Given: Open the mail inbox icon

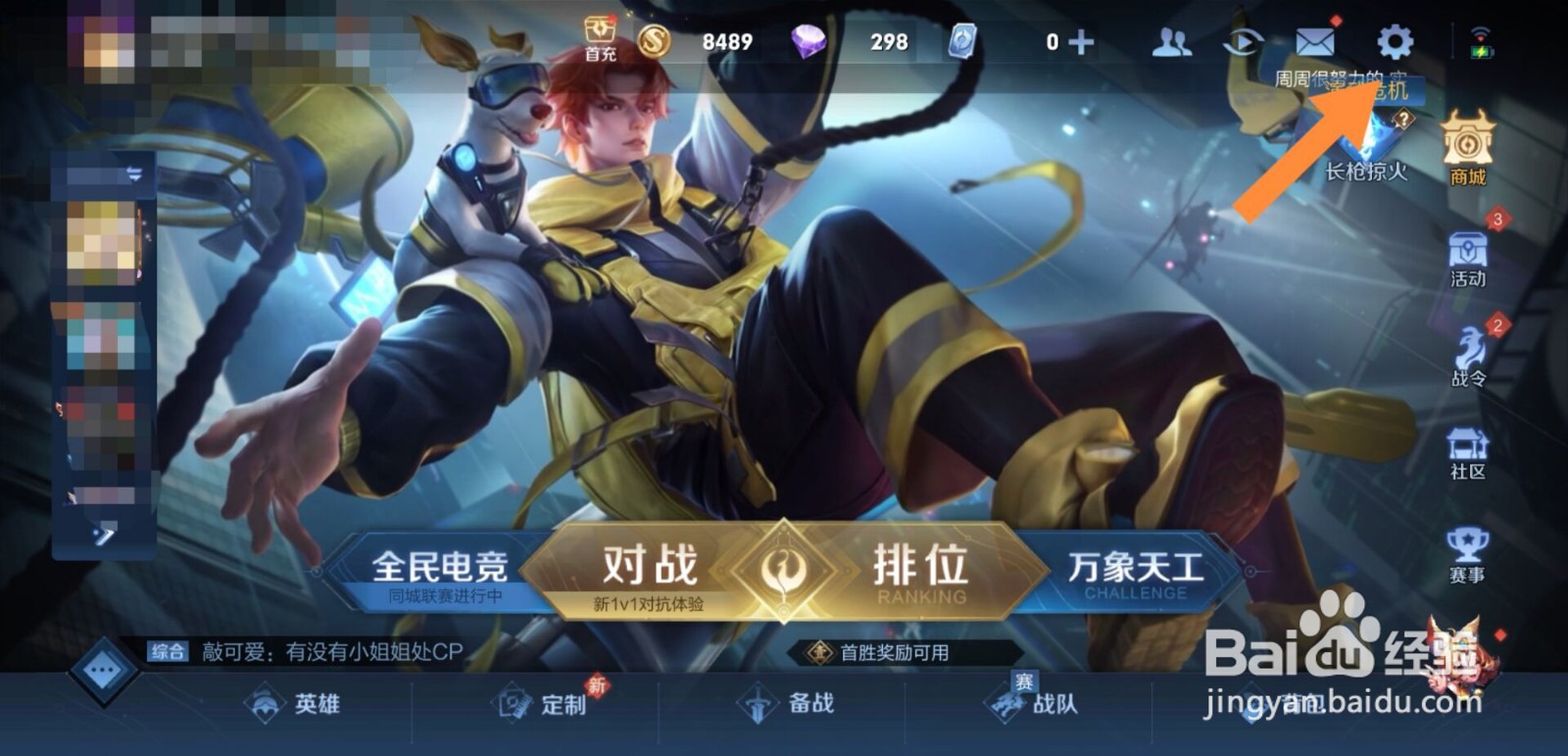Looking at the screenshot, I should 1318,41.
